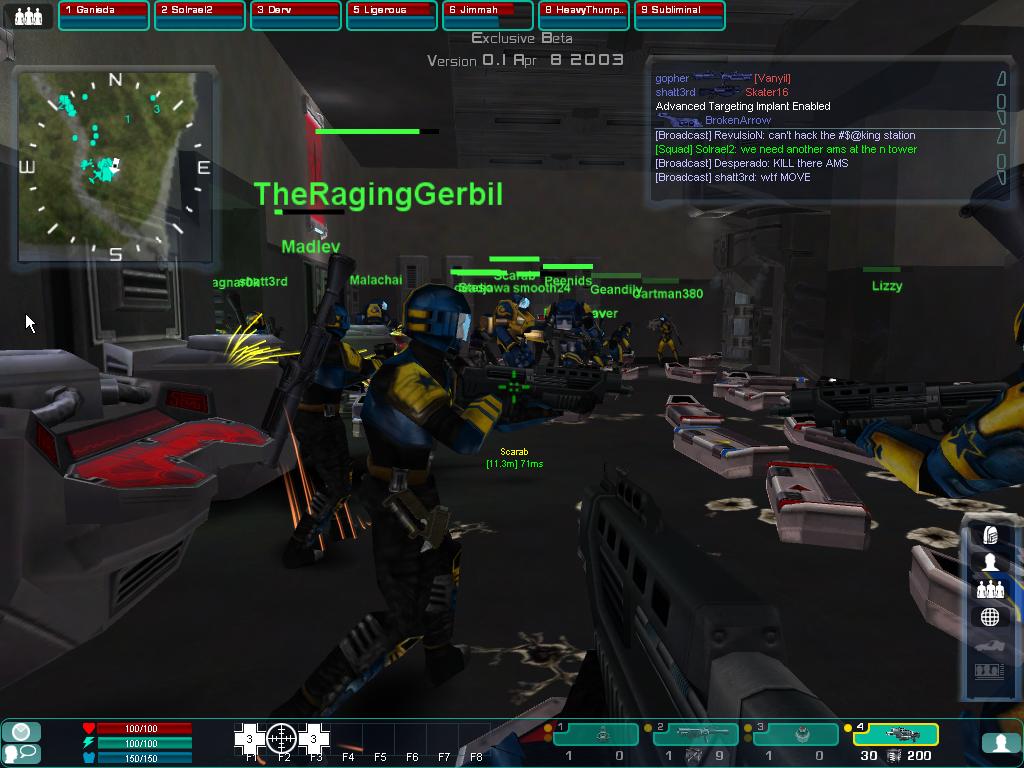Open the backpack inventory panel
The height and width of the screenshot is (768, 1024).
[990, 535]
